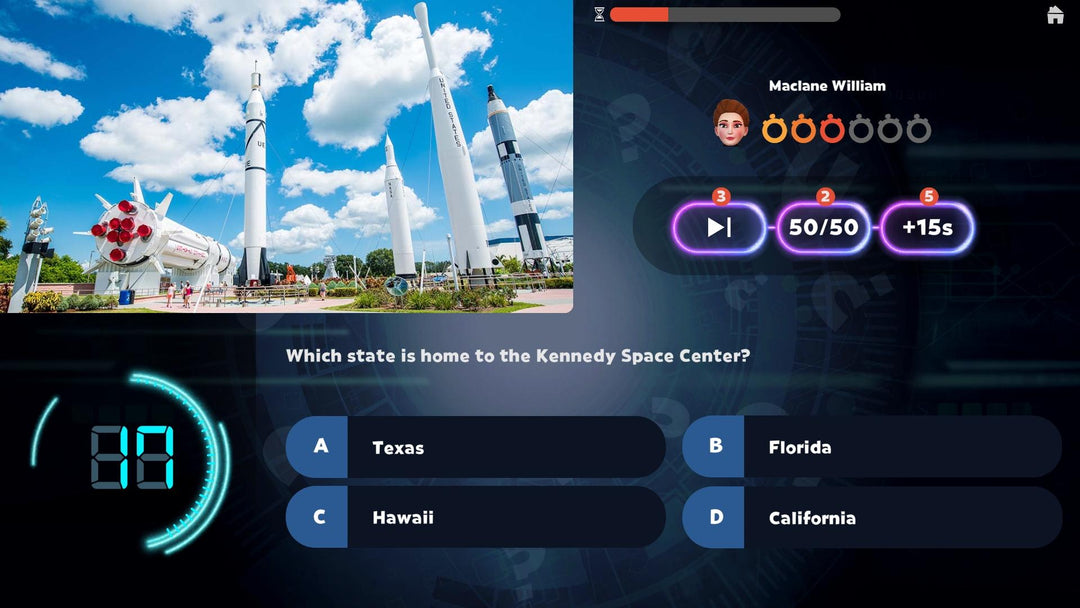Choose answer A, Texas
The width and height of the screenshot is (1080, 608).
tap(475, 447)
